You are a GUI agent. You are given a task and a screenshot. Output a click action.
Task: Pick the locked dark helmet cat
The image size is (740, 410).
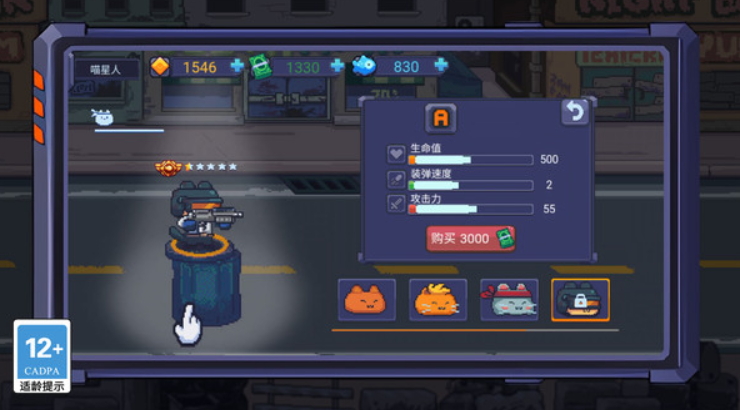(580, 299)
